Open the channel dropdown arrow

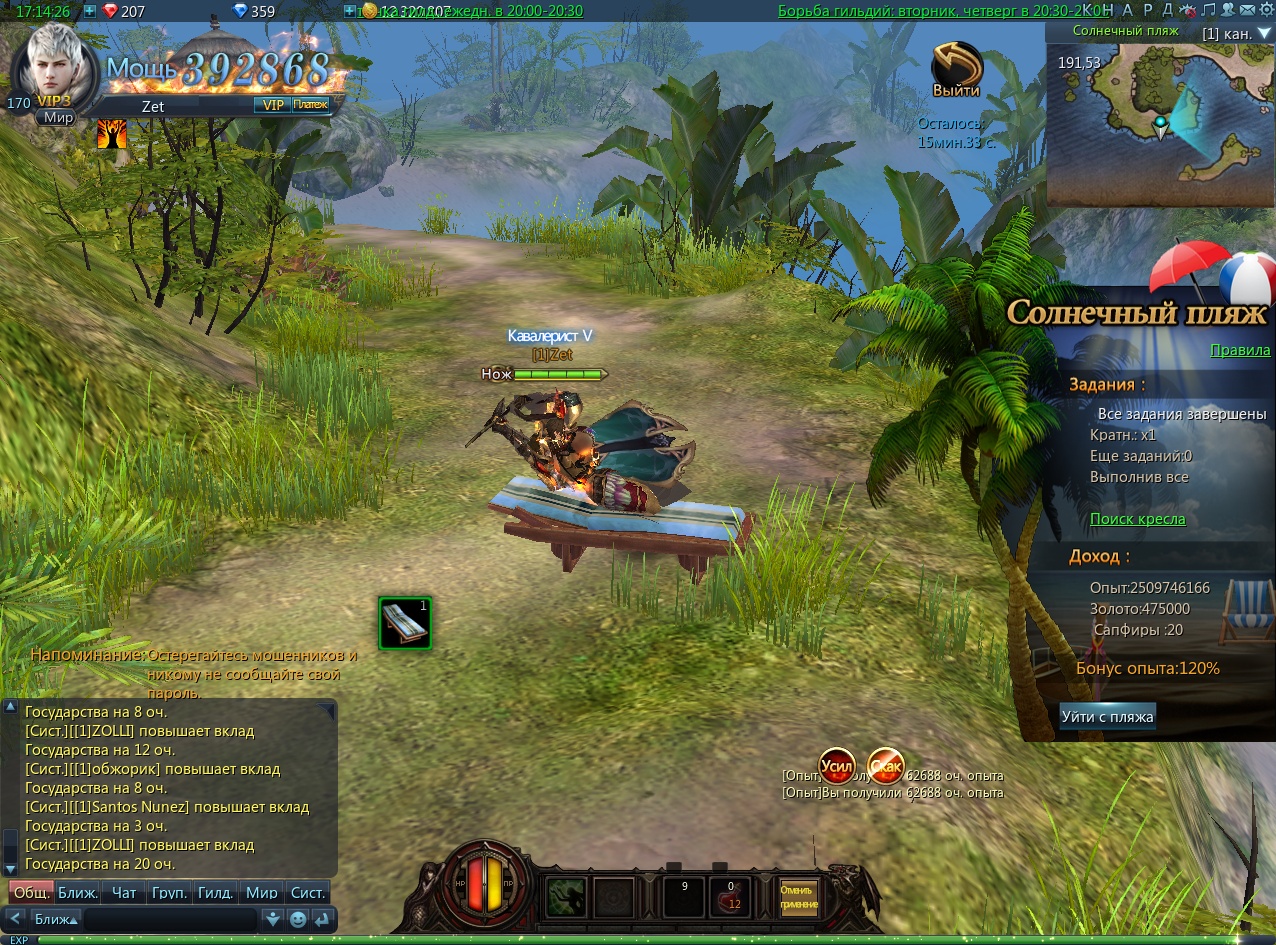pyautogui.click(x=1264, y=33)
